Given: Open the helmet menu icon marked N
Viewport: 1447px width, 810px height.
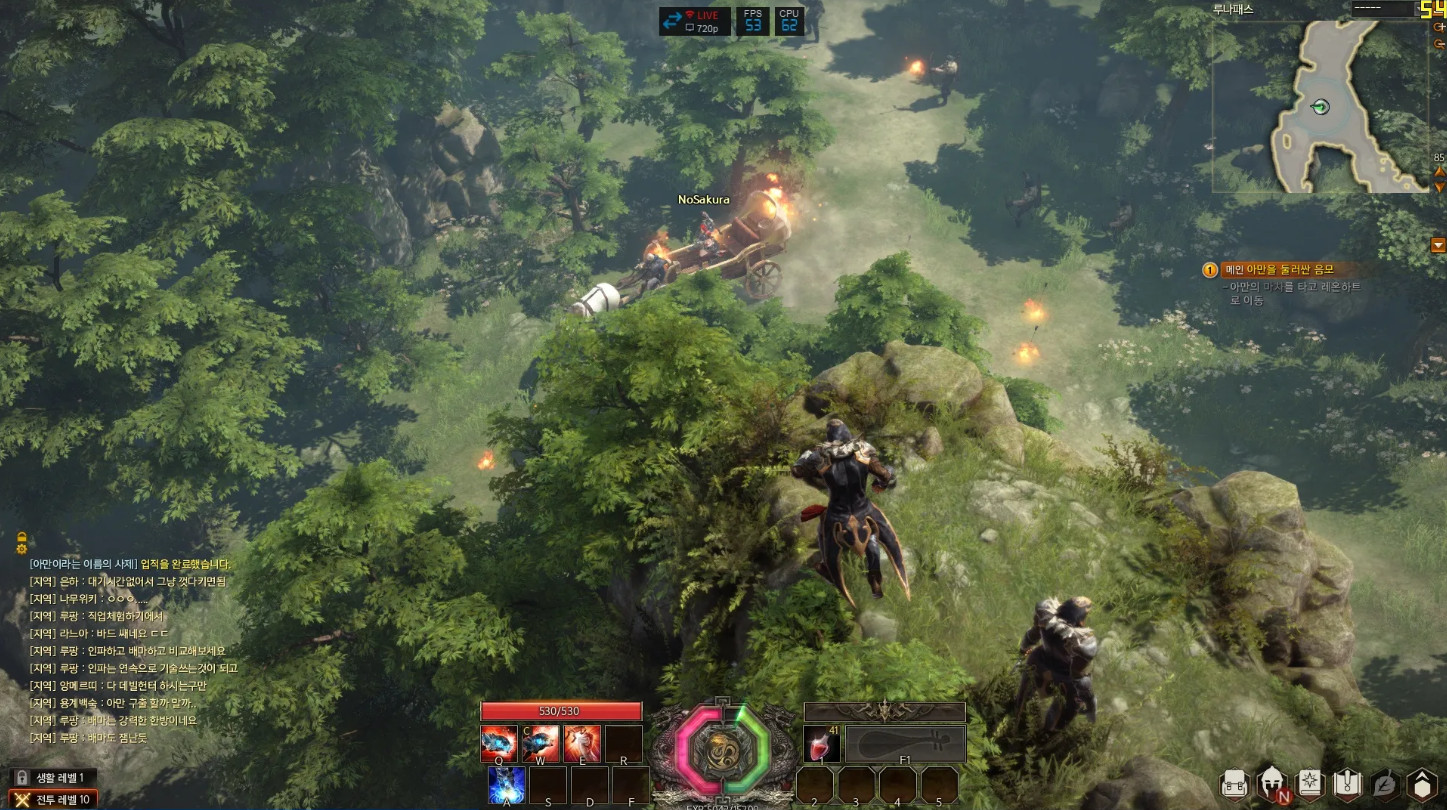Looking at the screenshot, I should (1273, 784).
